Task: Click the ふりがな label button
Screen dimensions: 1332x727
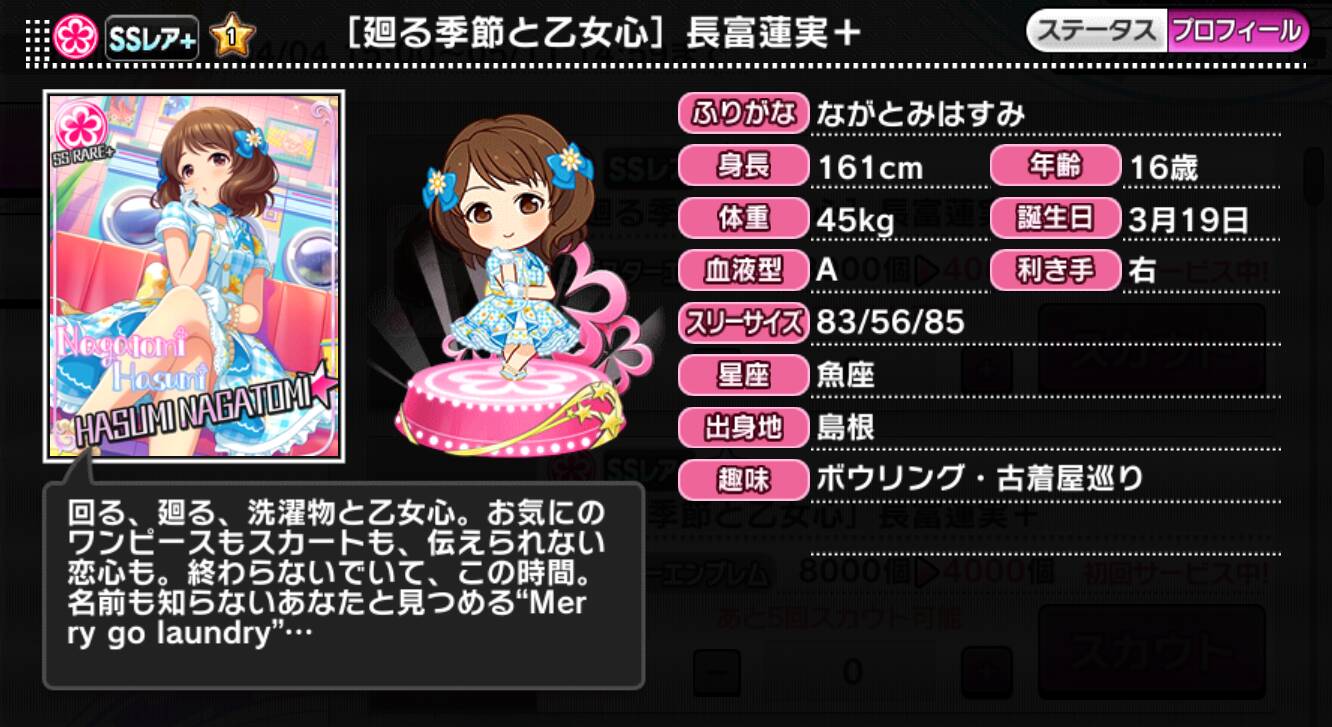Action: click(743, 115)
